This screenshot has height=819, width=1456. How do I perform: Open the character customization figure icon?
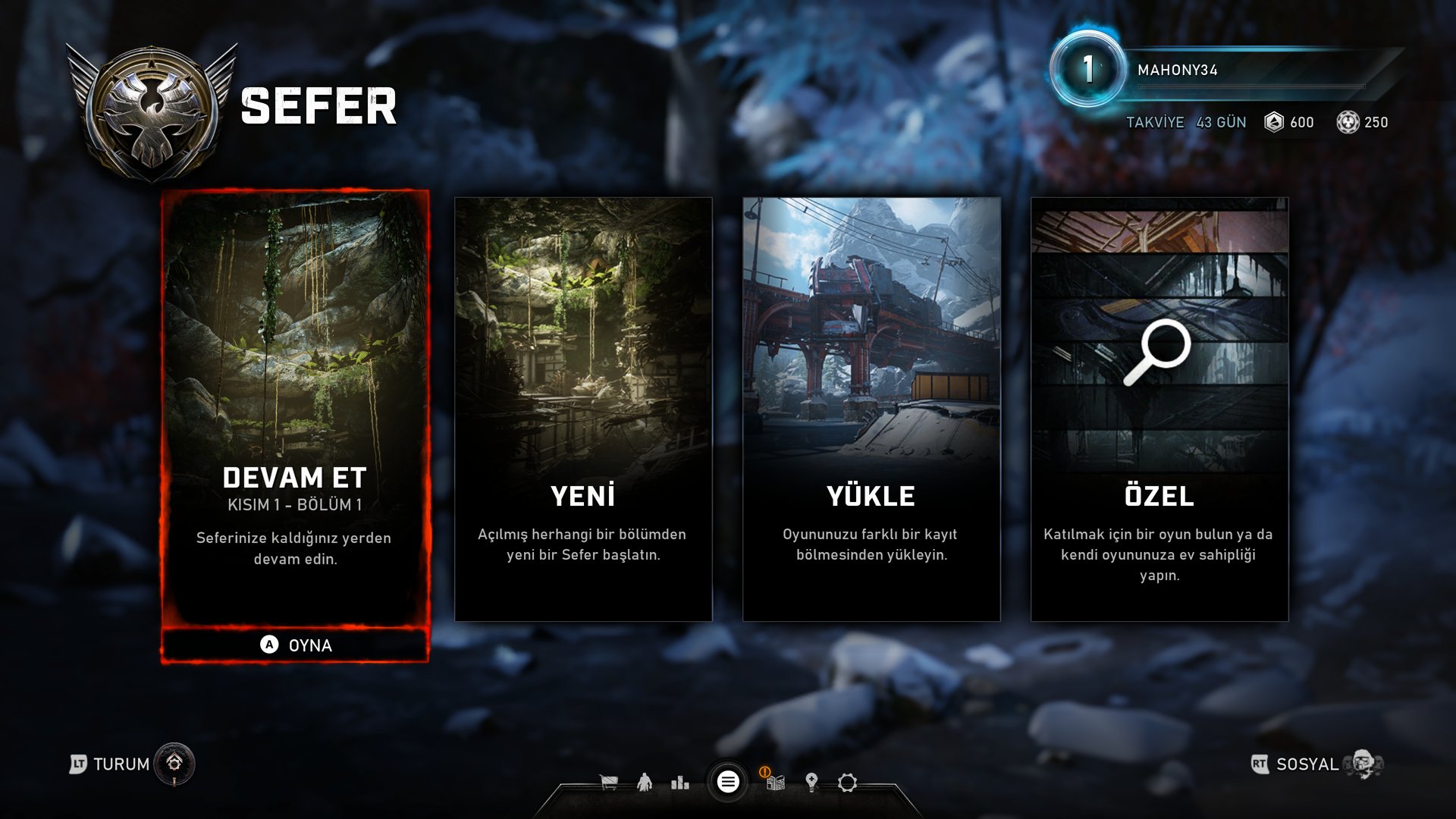click(645, 782)
